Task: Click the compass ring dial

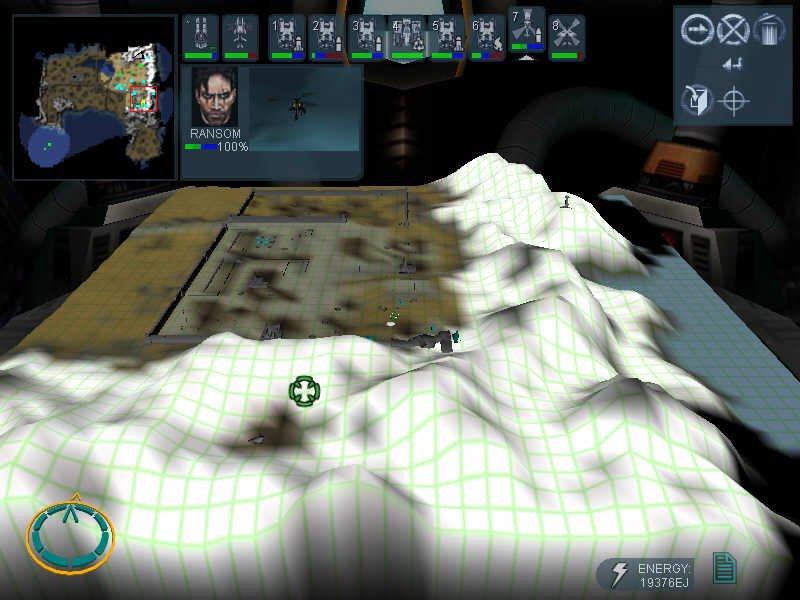Action: (70, 535)
